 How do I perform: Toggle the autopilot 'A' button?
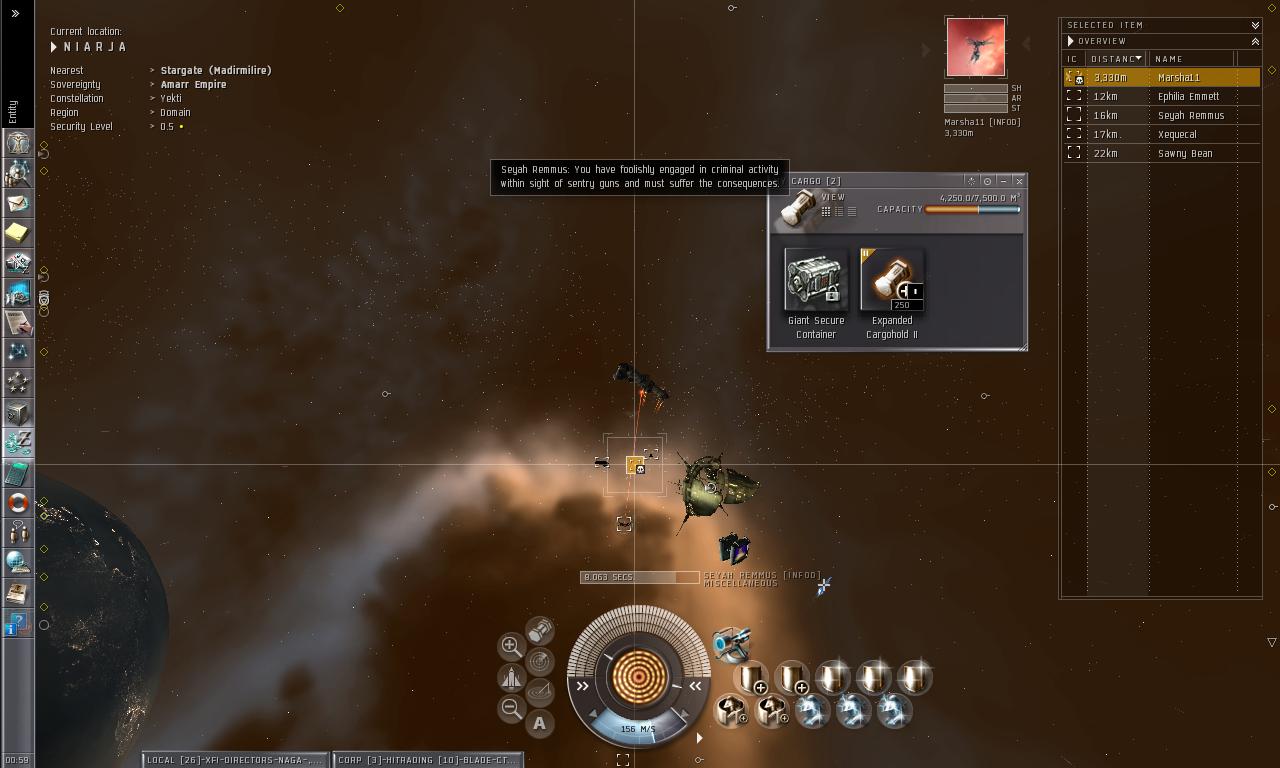(540, 723)
